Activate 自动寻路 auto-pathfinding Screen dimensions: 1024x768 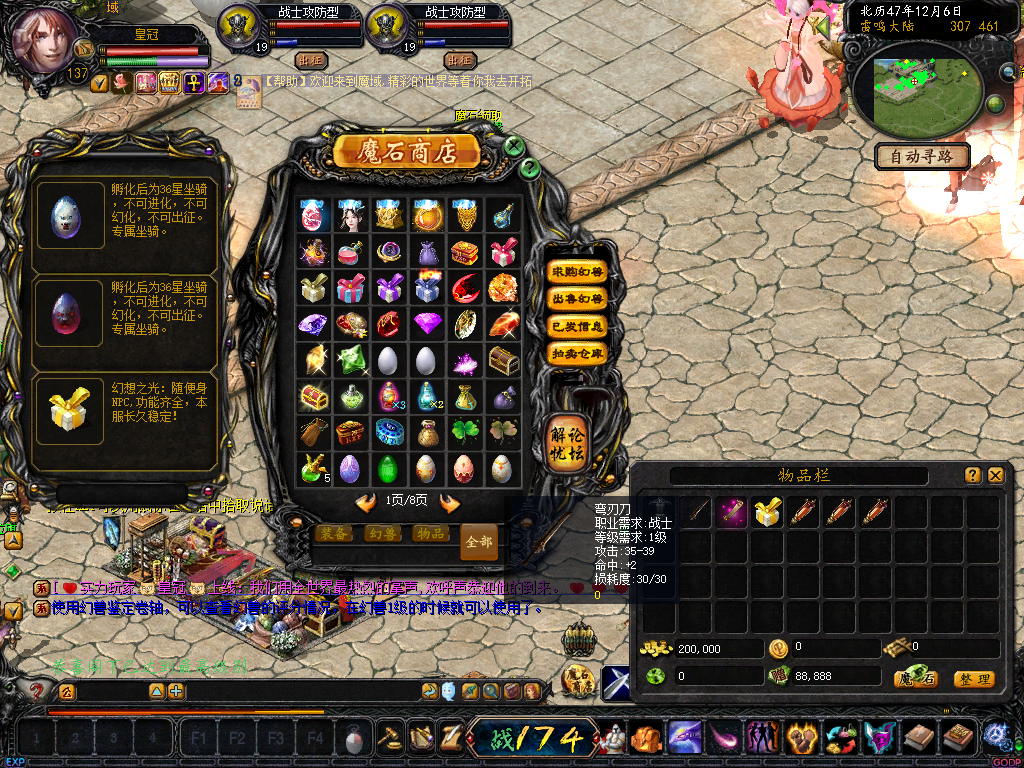click(922, 156)
